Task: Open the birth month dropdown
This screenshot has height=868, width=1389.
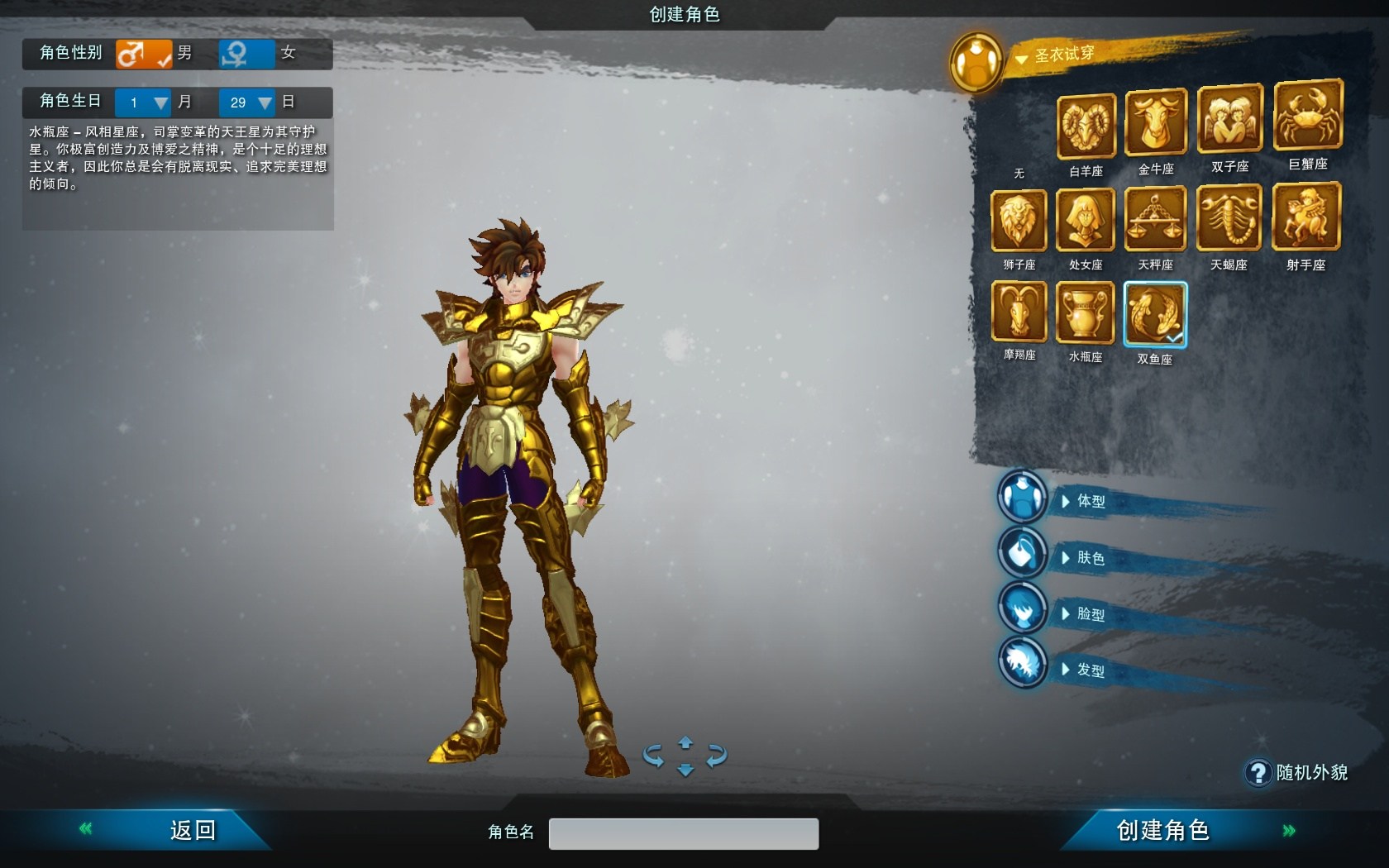Action: [160, 103]
